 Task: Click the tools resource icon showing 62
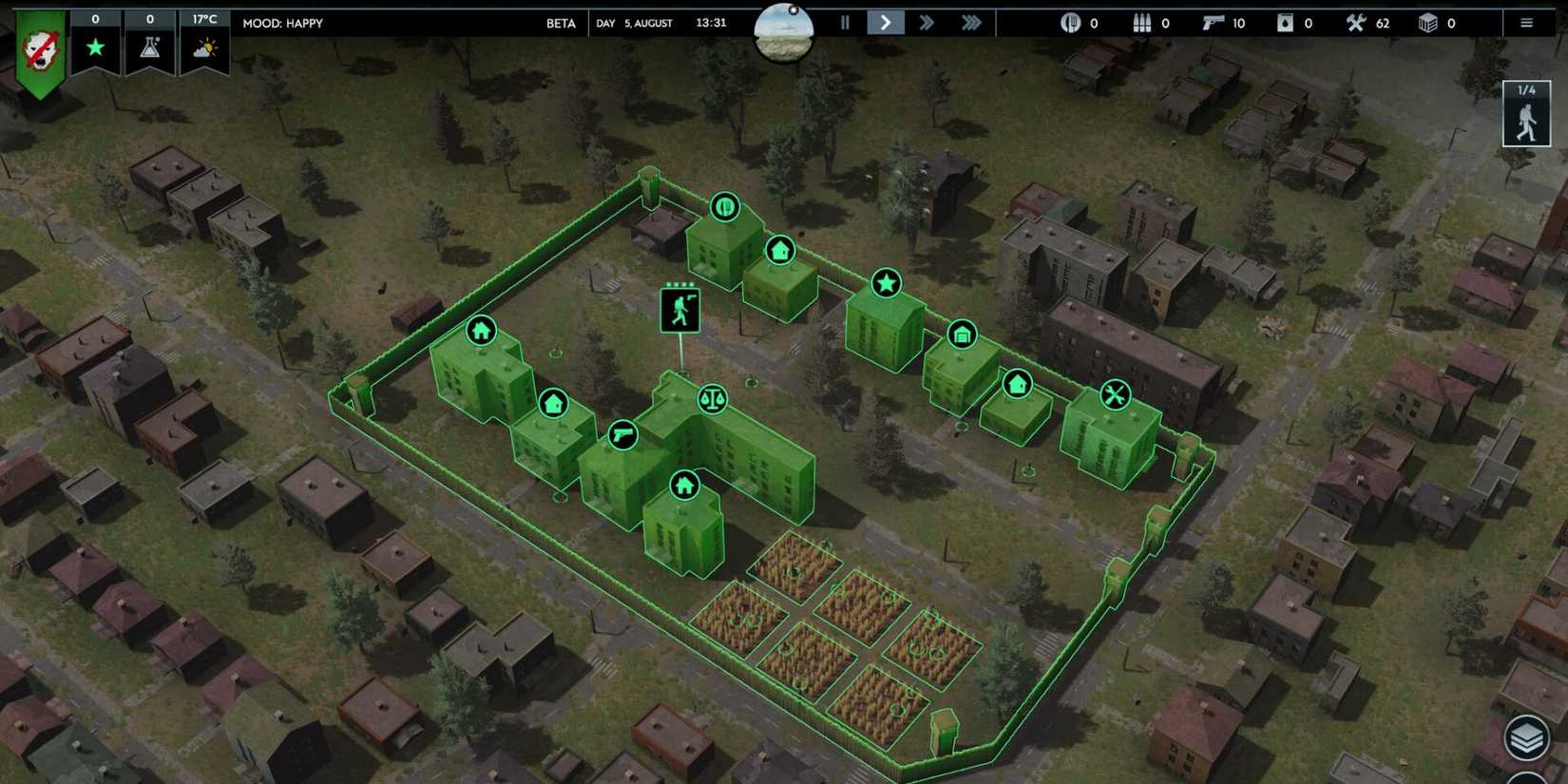point(1357,23)
